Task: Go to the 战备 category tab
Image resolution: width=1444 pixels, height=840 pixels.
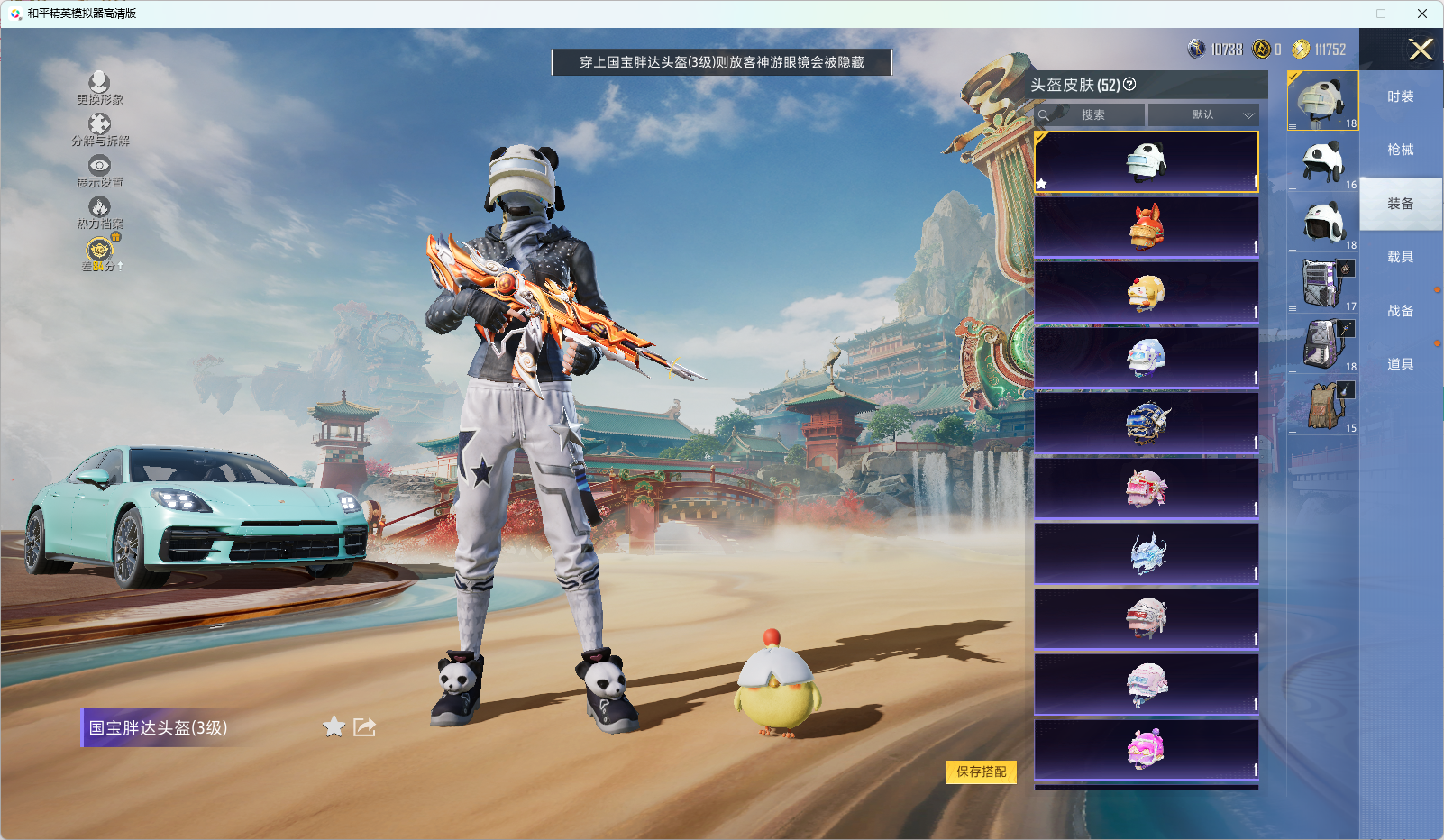Action: (x=1400, y=311)
